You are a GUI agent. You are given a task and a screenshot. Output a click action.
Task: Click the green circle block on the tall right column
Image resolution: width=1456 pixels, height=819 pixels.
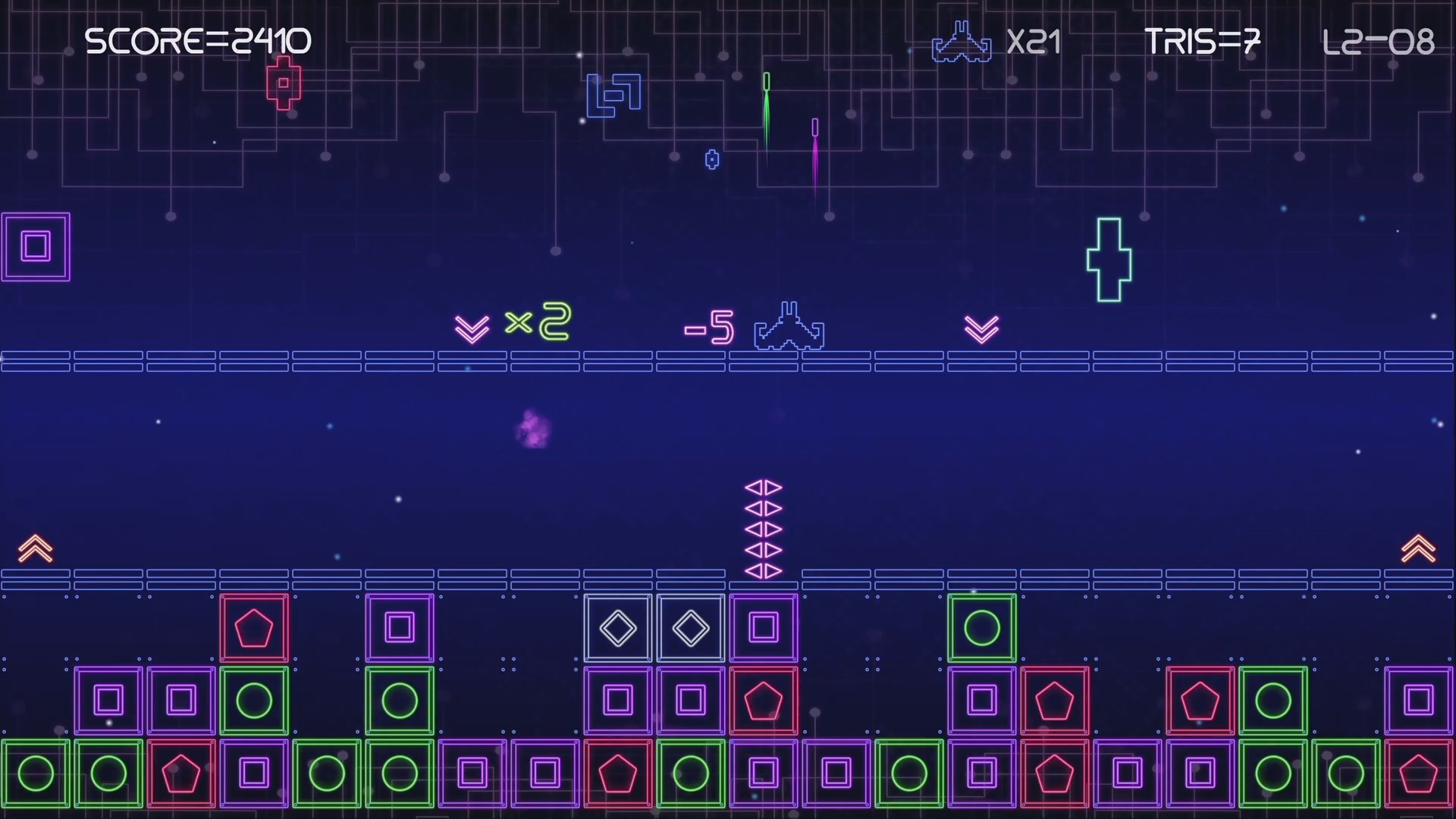(981, 628)
